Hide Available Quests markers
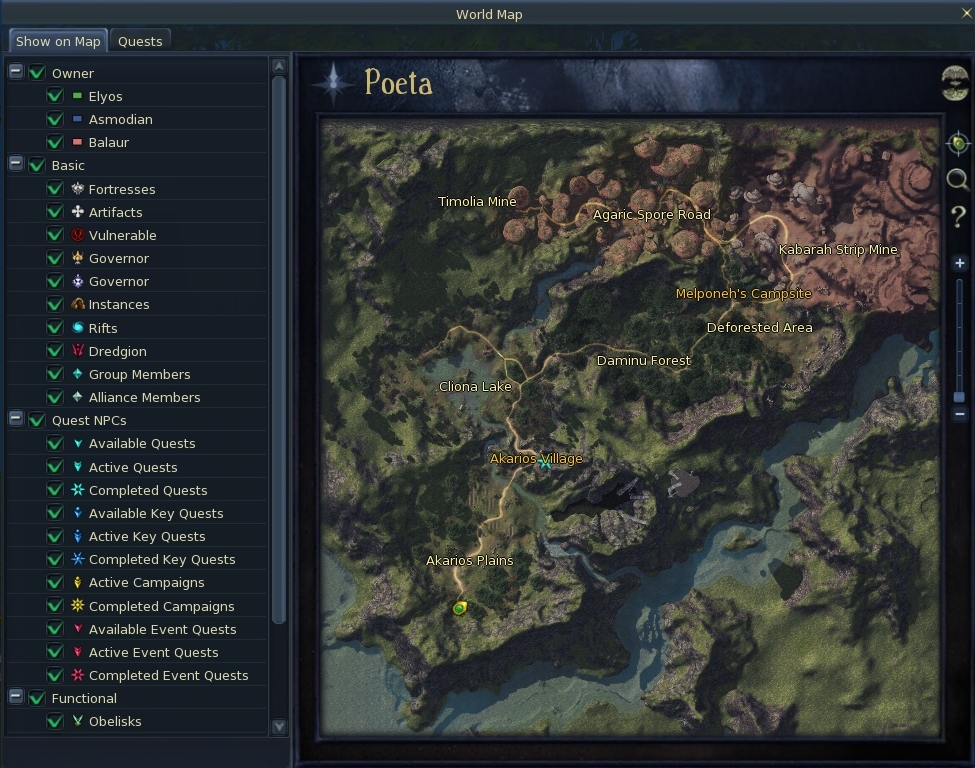This screenshot has width=975, height=768. (x=55, y=444)
